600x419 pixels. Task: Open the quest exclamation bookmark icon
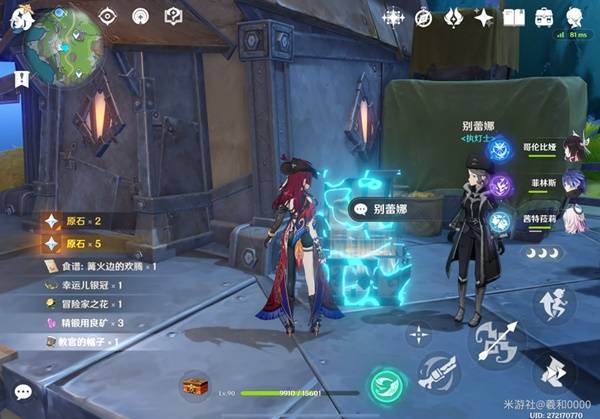click(x=21, y=78)
